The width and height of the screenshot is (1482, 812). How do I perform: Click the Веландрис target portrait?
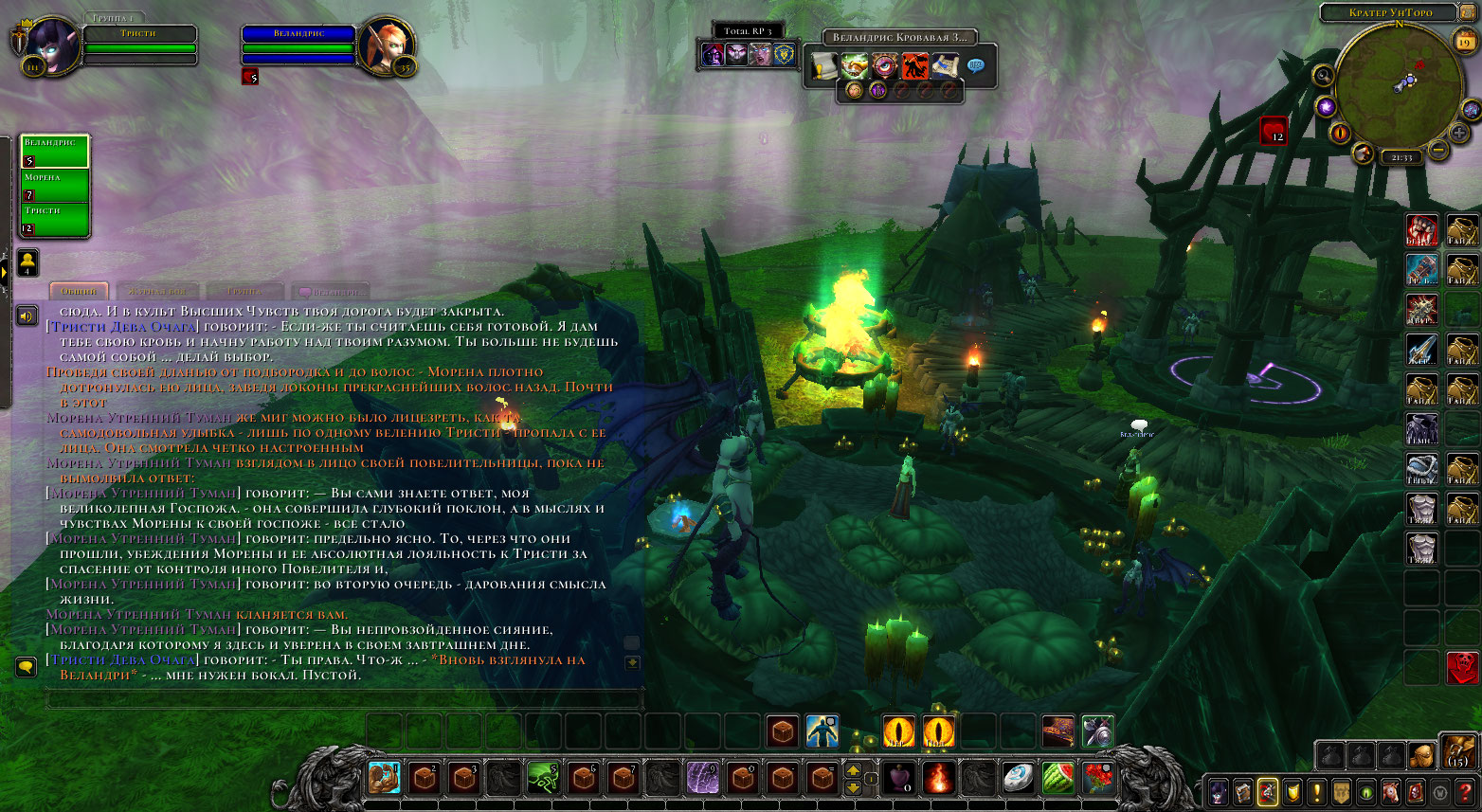pos(386,44)
